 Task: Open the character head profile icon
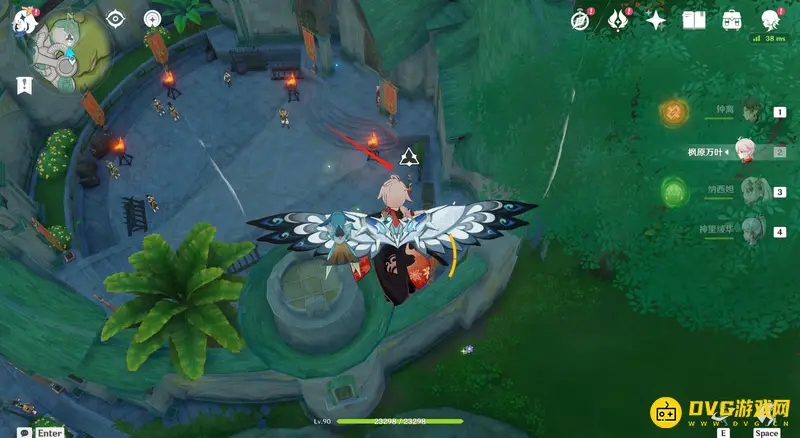(x=771, y=19)
